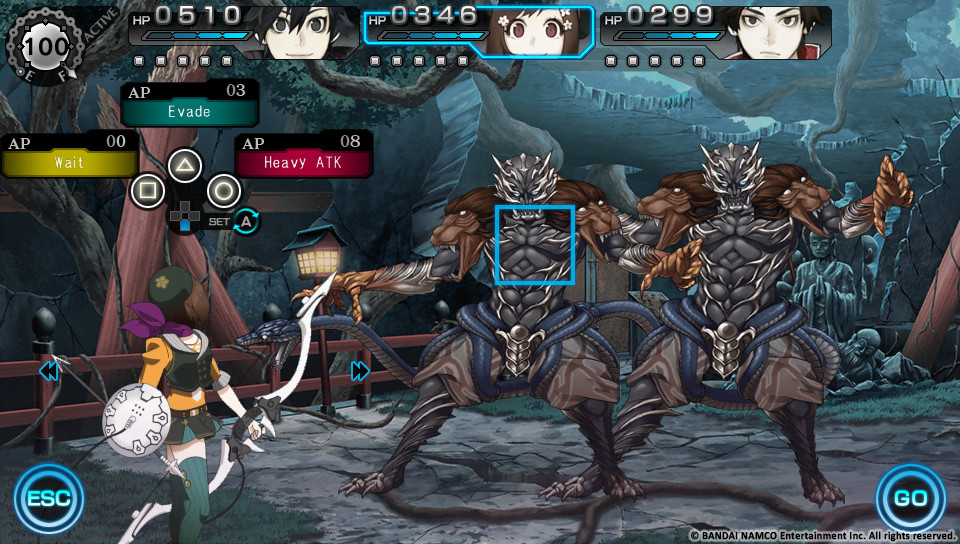Select the party member with 0510 HP
The image size is (960, 544).
click(243, 30)
